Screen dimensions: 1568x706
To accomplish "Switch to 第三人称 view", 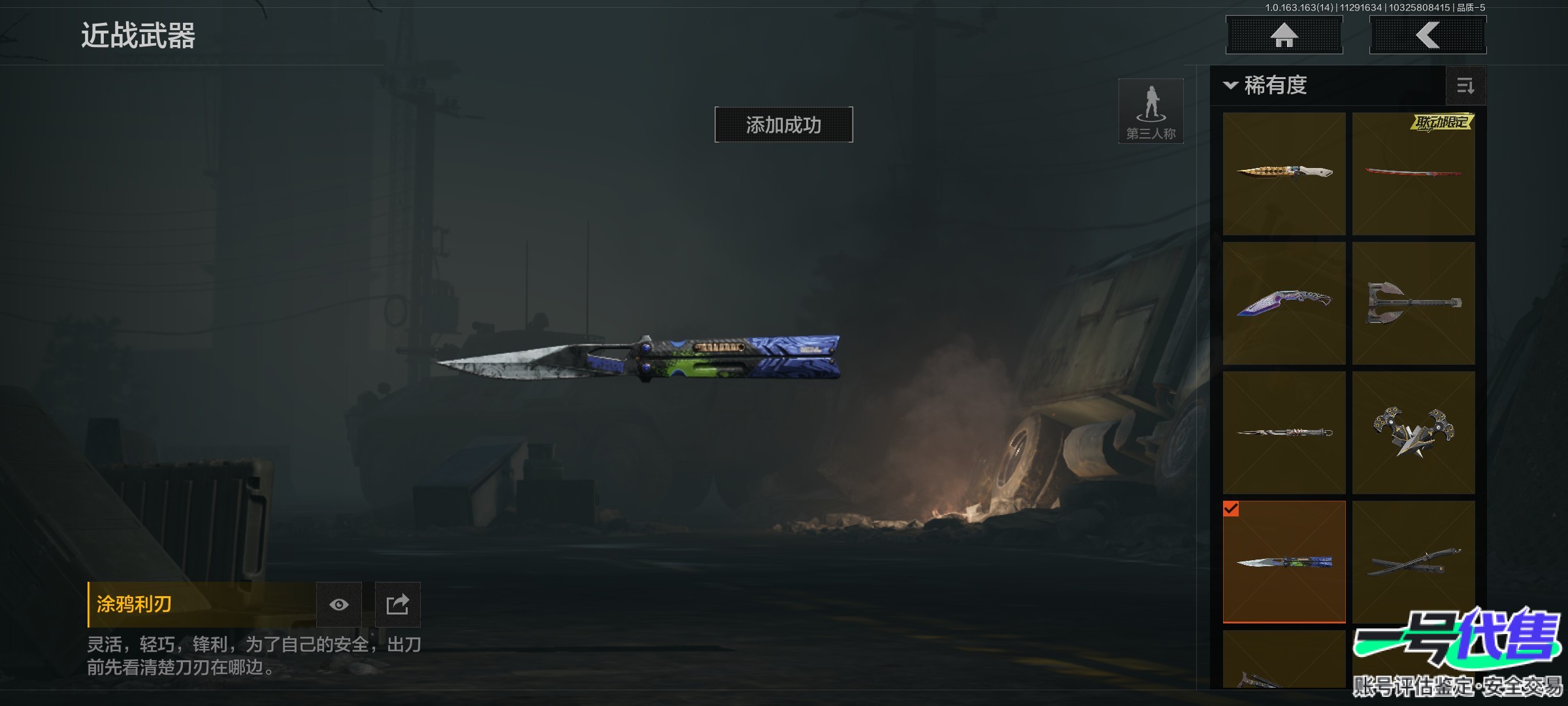I will tap(1151, 111).
